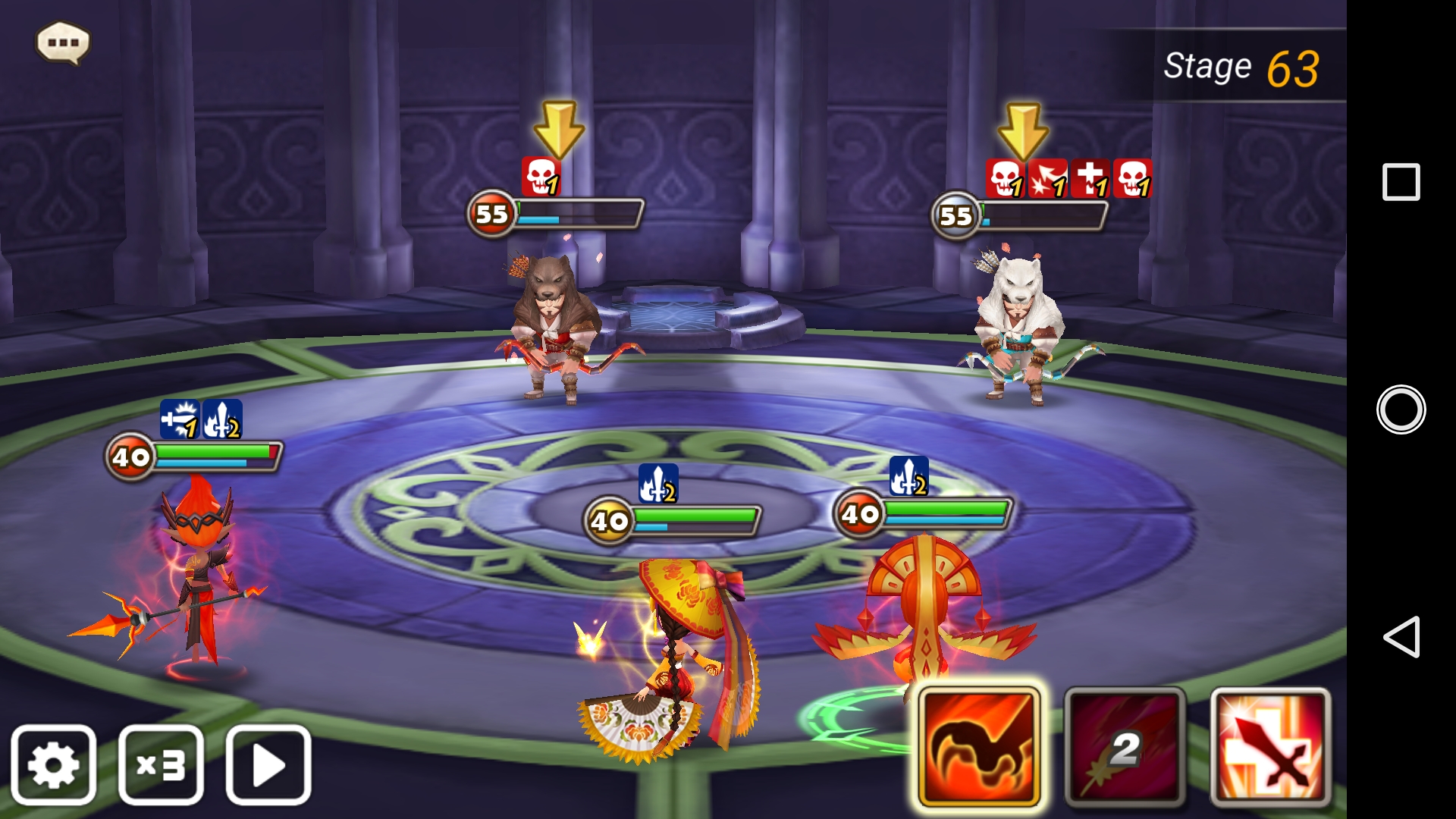
Task: Activate the red sword buff skill
Action: [x=1270, y=746]
